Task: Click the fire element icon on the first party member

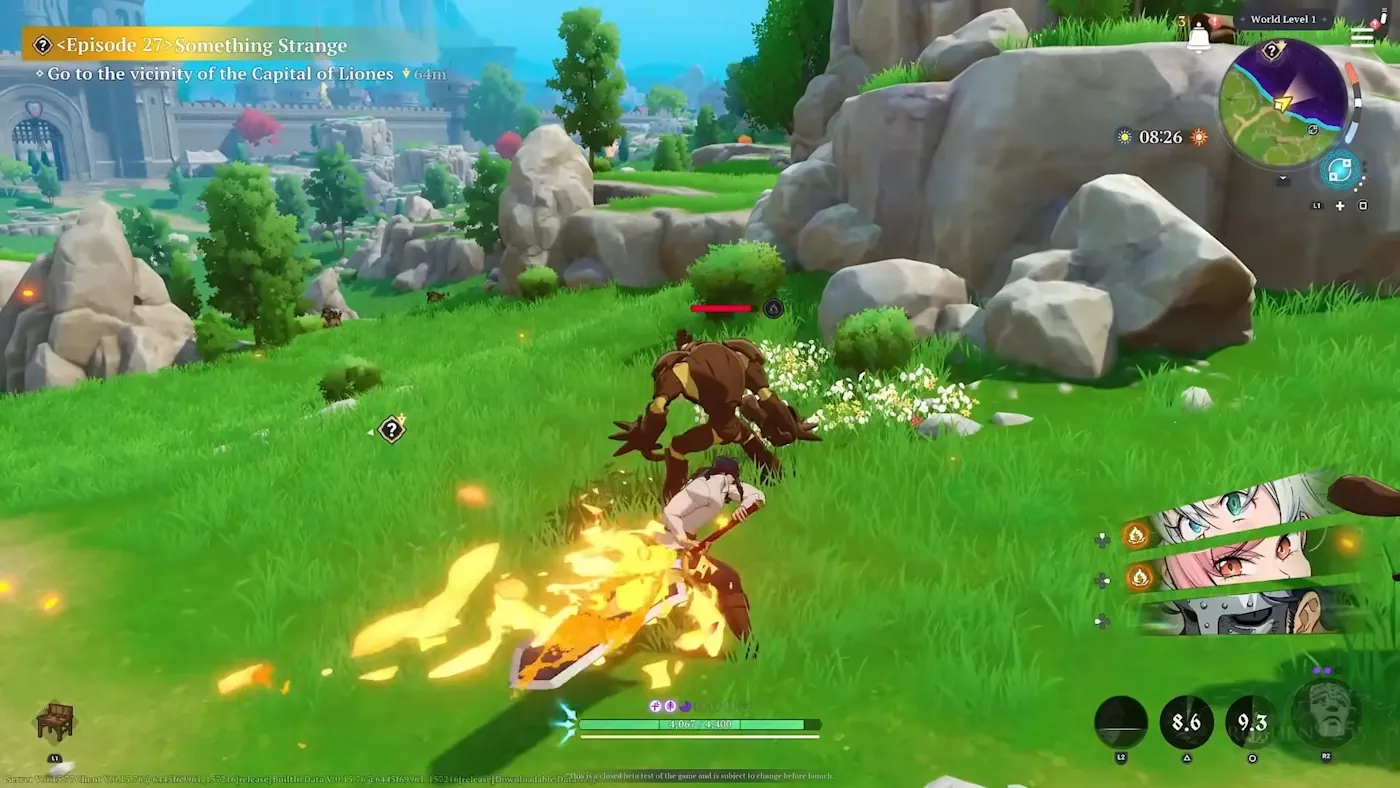Action: tap(1137, 535)
